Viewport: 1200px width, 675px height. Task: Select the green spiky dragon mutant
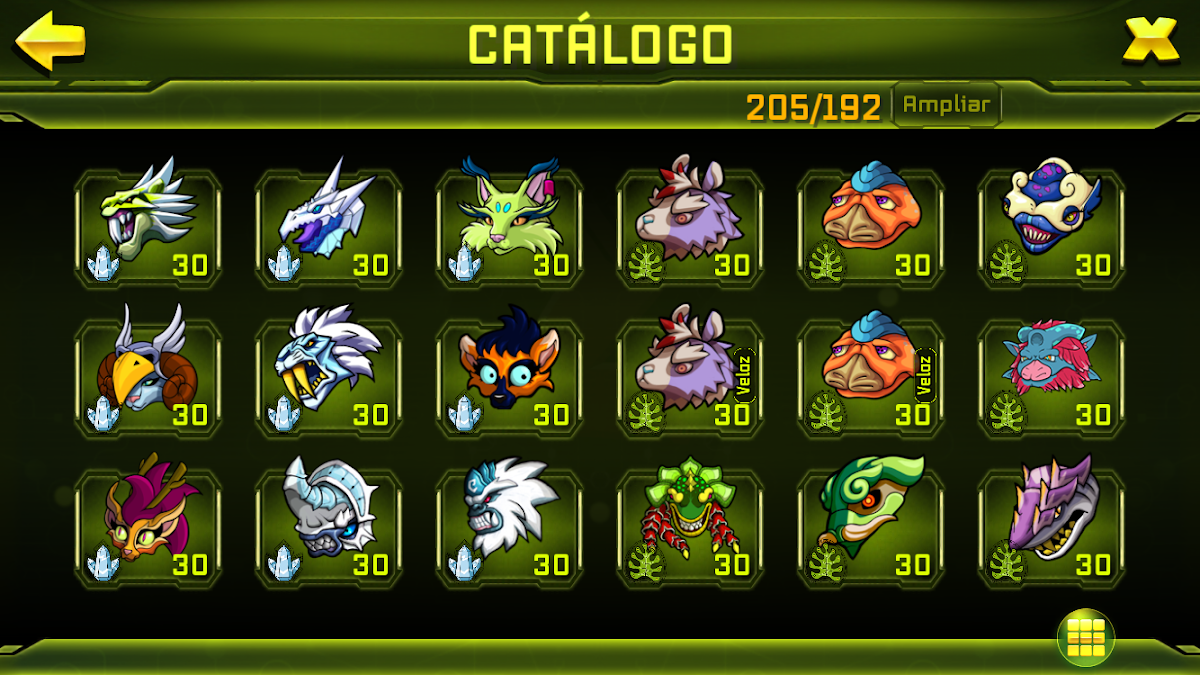point(148,227)
